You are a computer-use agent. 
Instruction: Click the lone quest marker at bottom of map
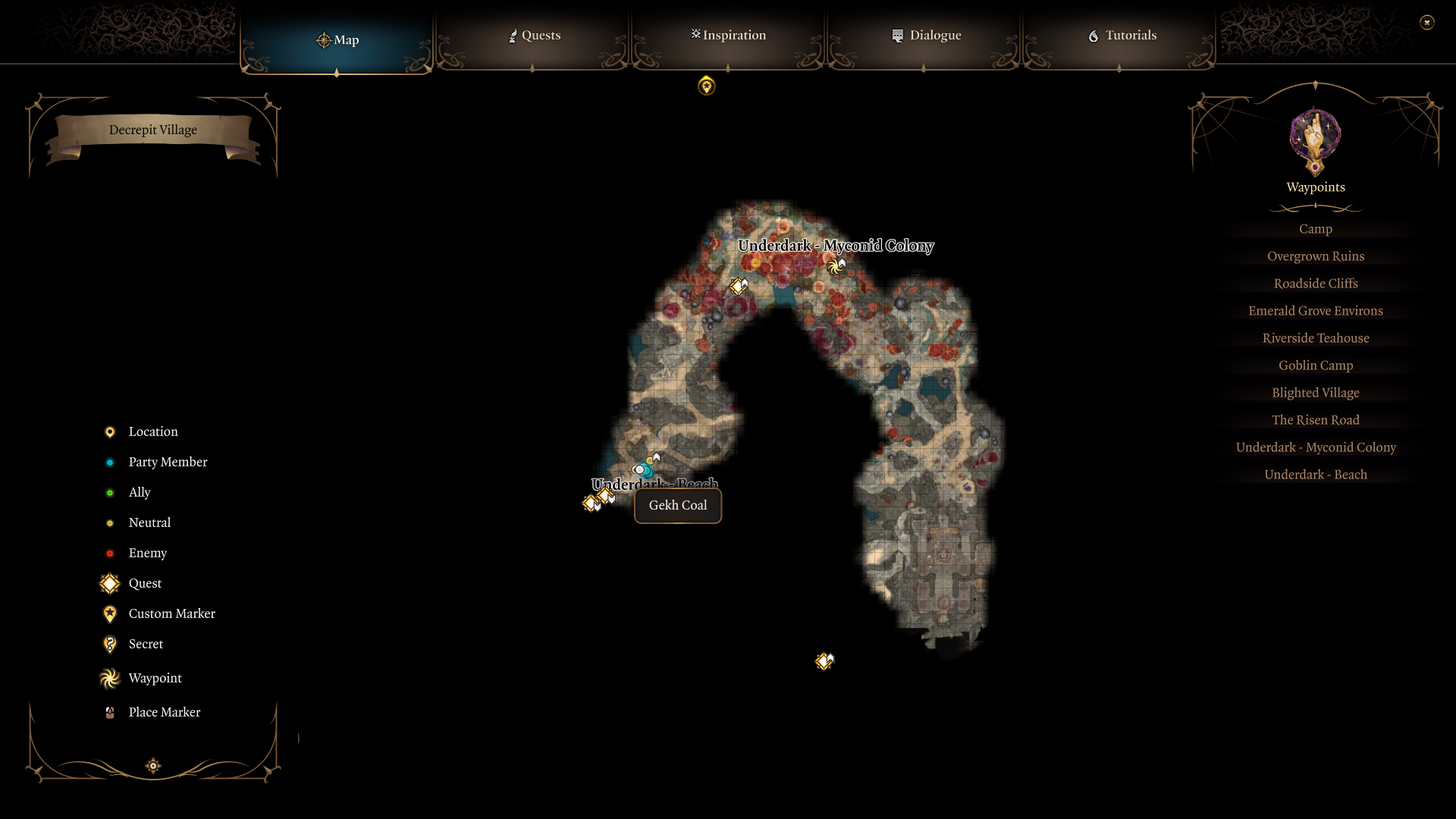824,661
